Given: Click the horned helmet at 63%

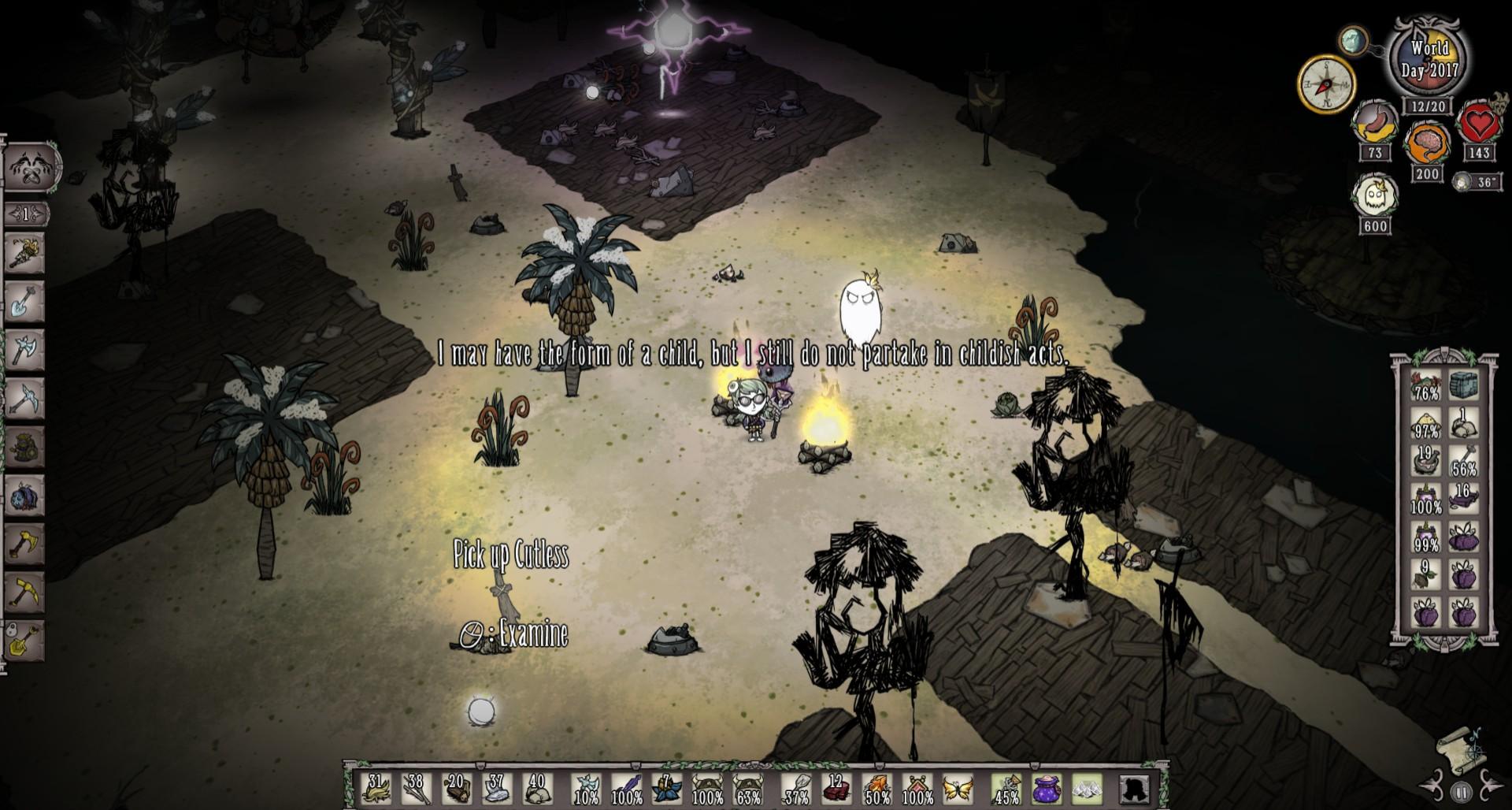Looking at the screenshot, I should click(747, 788).
